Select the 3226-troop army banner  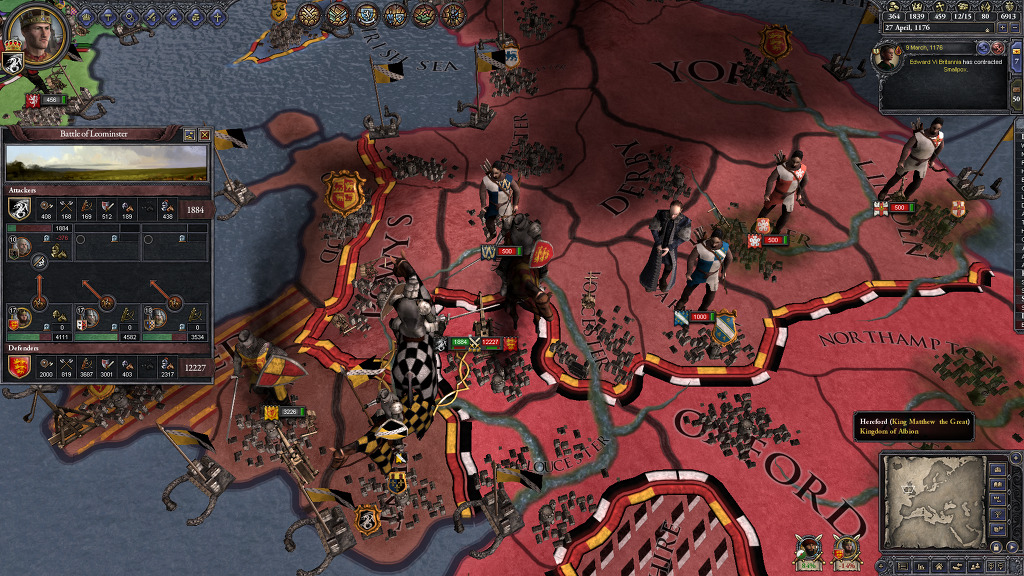coord(286,411)
